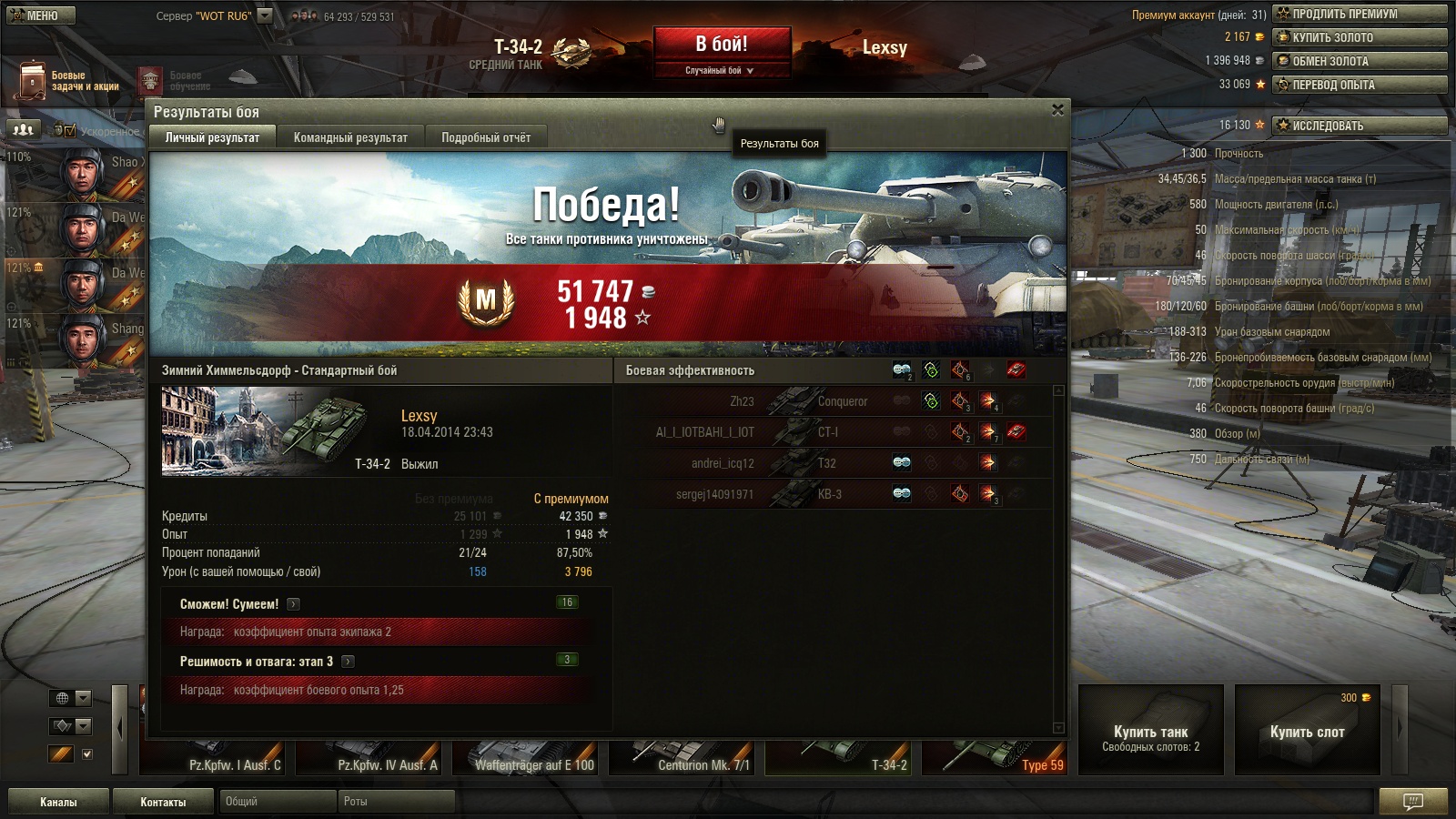
Task: Open the Каналы chat channels button
Action: (58, 802)
